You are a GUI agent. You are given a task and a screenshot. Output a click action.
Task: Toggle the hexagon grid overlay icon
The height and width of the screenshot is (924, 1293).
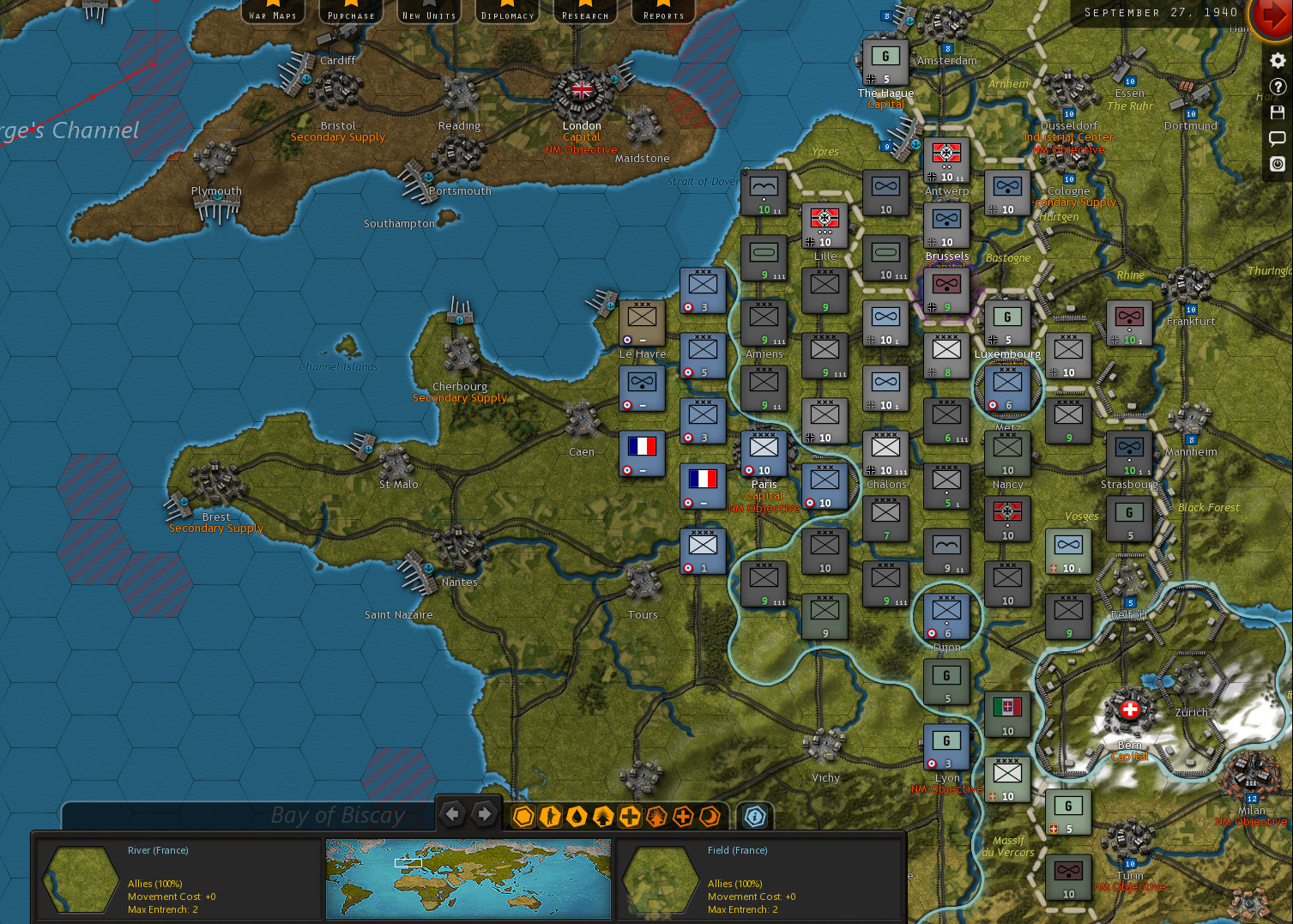pyautogui.click(x=523, y=817)
